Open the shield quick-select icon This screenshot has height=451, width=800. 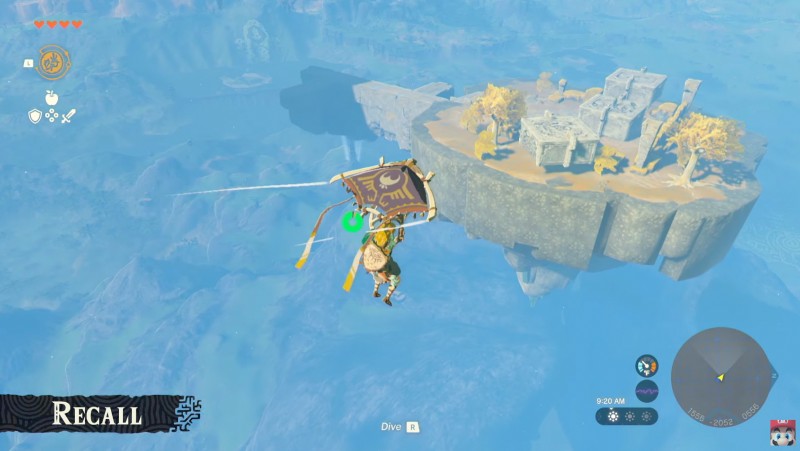pos(34,116)
